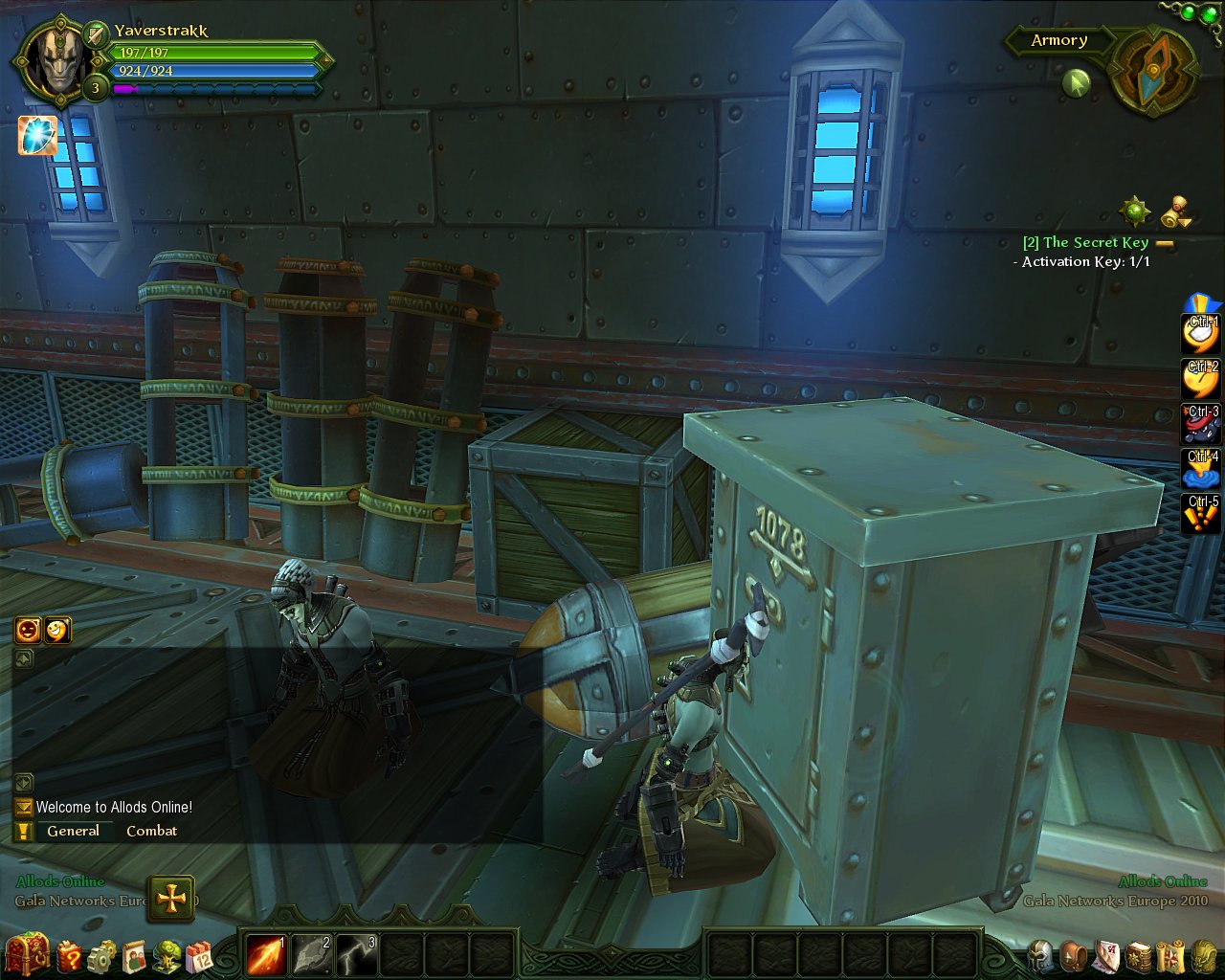Viewport: 1225px width, 980px height.
Task: Open the calendar icon
Action: tap(199, 956)
